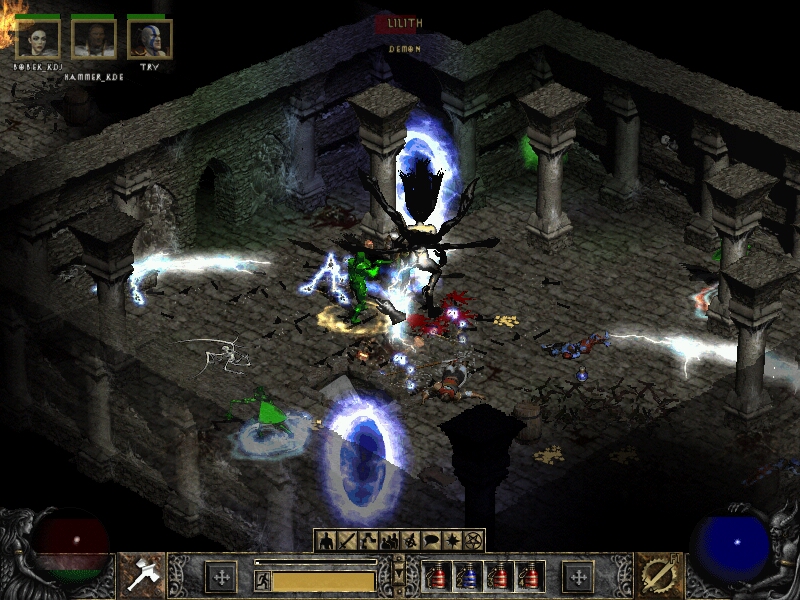Change the right-click skill icon
This screenshot has width=800, height=600.
(x=657, y=574)
